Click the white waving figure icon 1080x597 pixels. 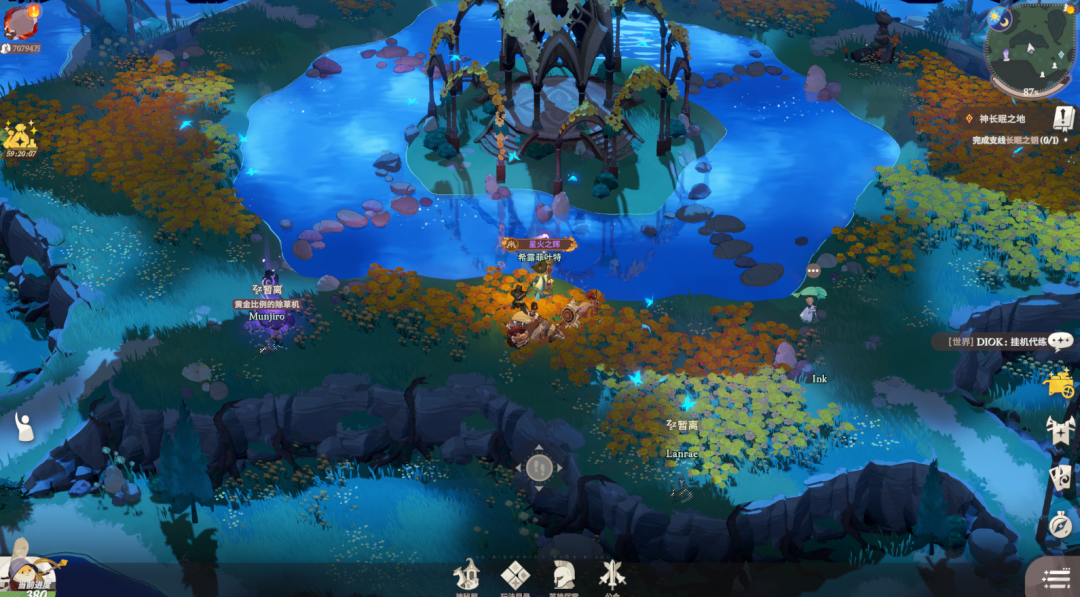24,427
